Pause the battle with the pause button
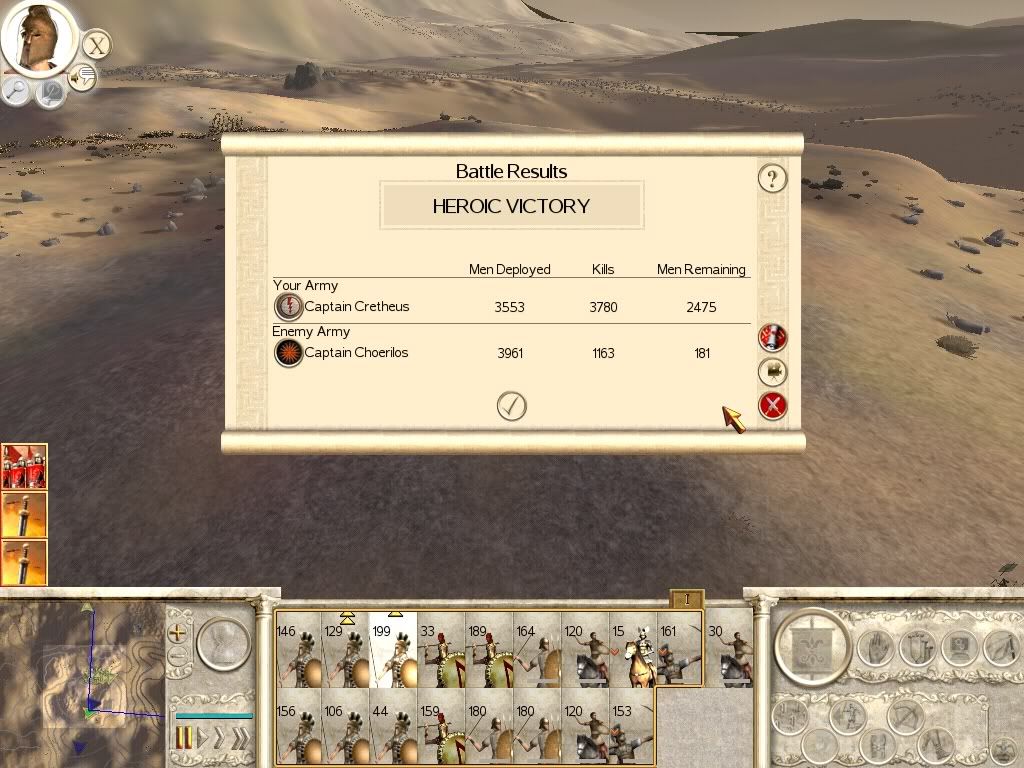Screen dimensions: 1024x768 click(x=184, y=738)
